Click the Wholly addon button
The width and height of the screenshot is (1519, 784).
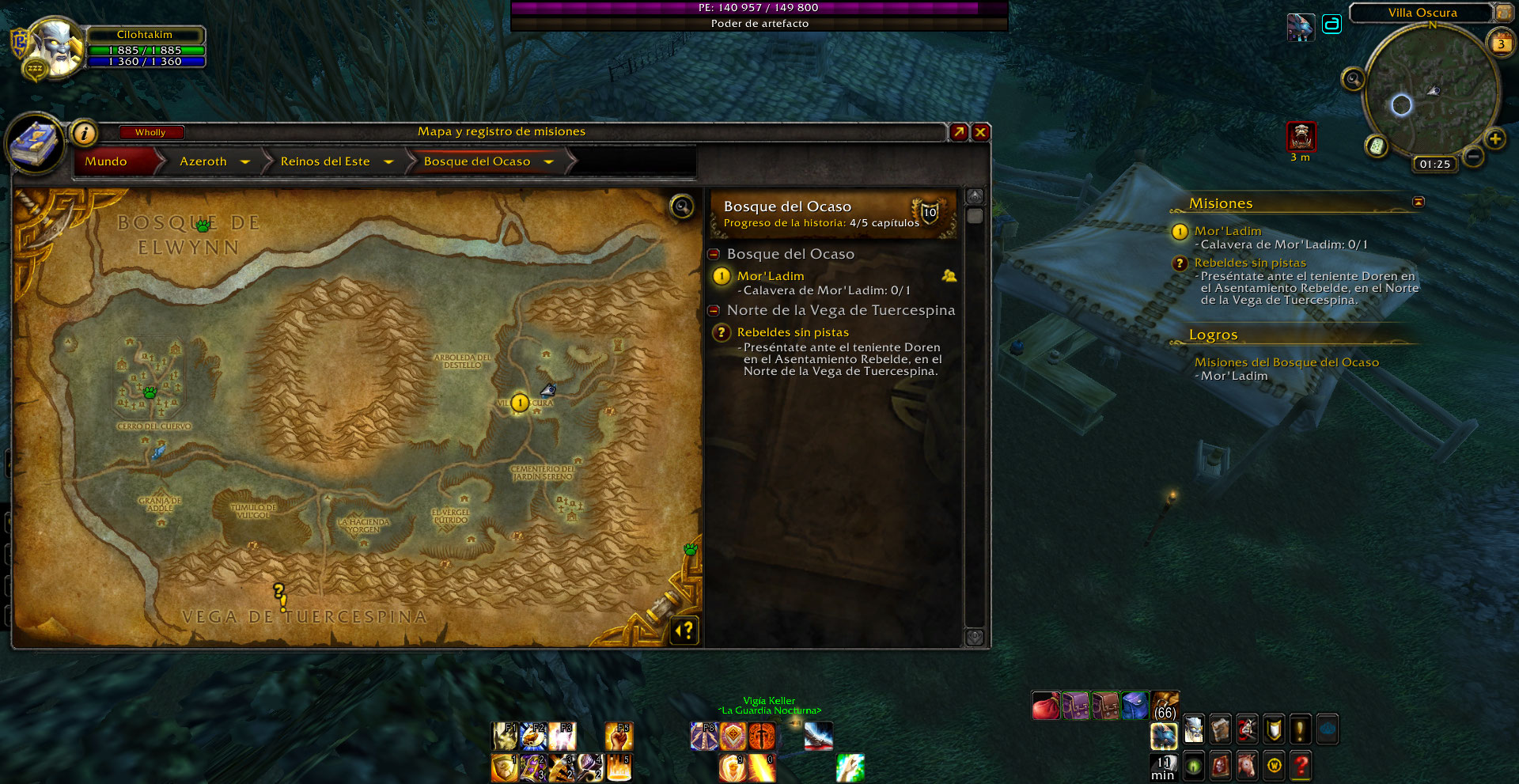150,132
